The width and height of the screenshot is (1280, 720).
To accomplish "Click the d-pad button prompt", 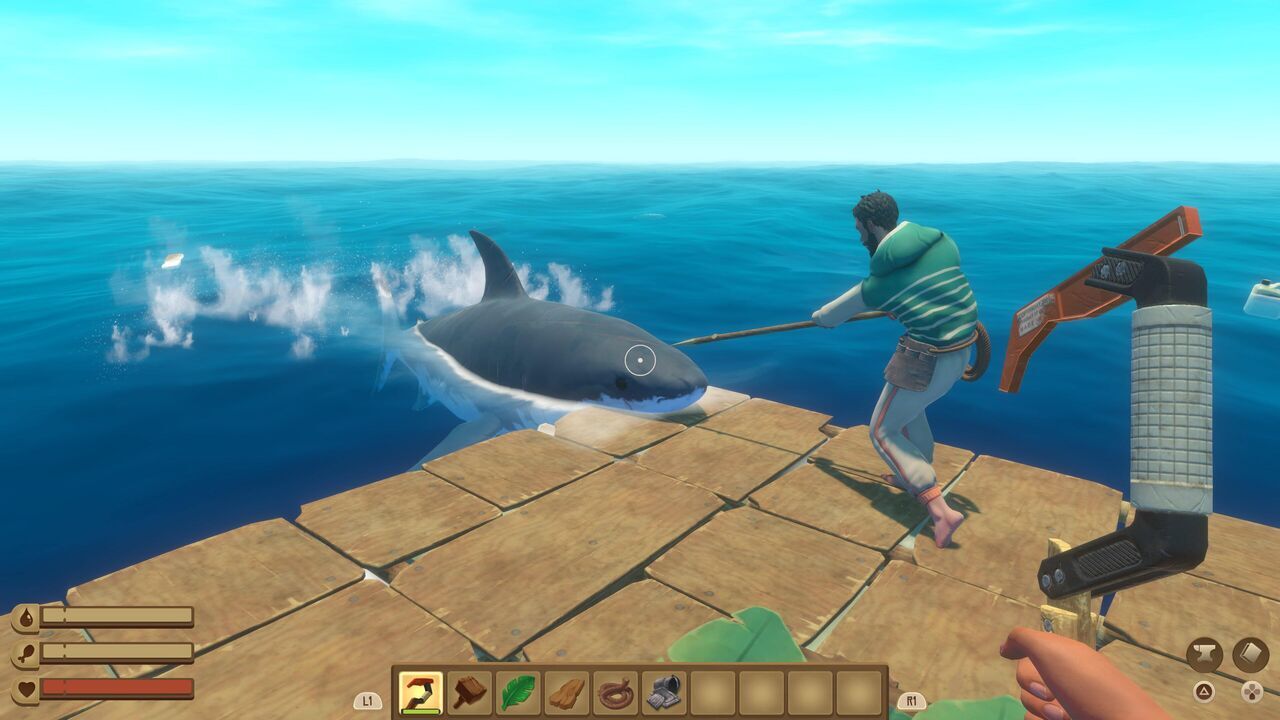I will (x=1252, y=692).
